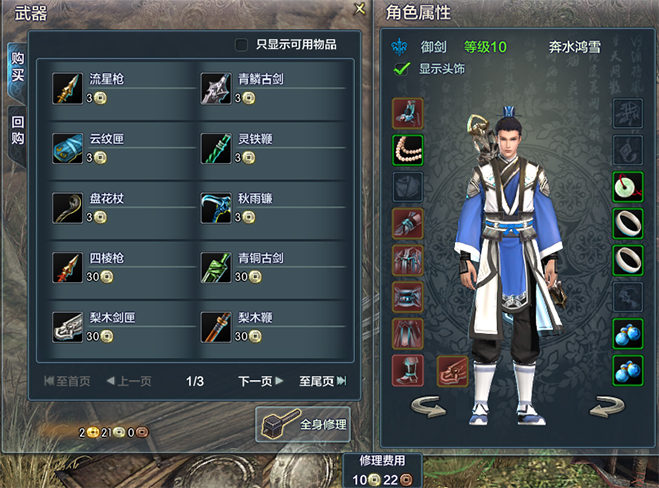Pick the 青铜古剑 sword

tap(217, 268)
